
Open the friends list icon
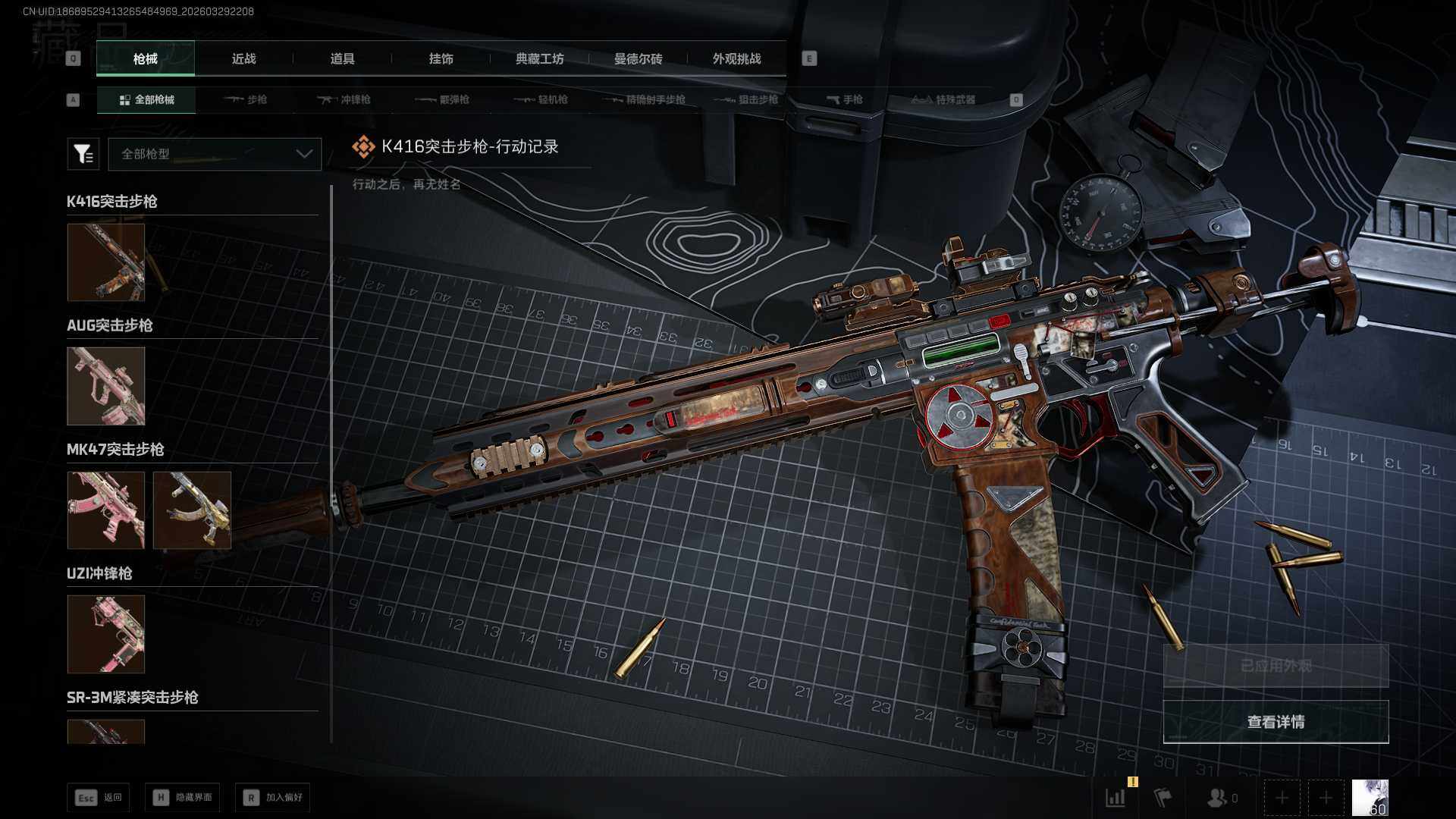[x=1221, y=798]
